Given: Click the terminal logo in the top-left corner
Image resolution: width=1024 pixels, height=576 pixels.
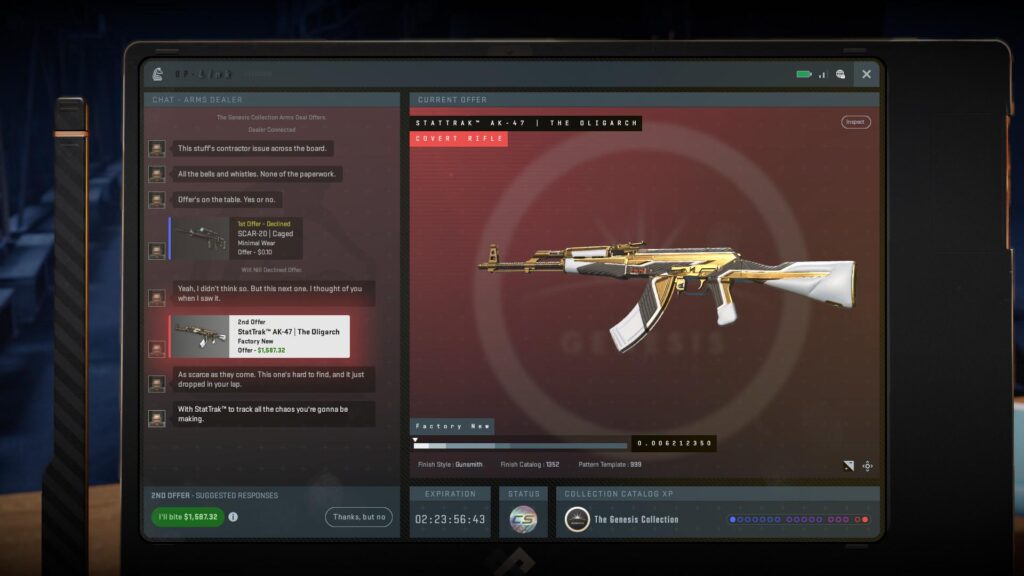Looking at the screenshot, I should 157,74.
